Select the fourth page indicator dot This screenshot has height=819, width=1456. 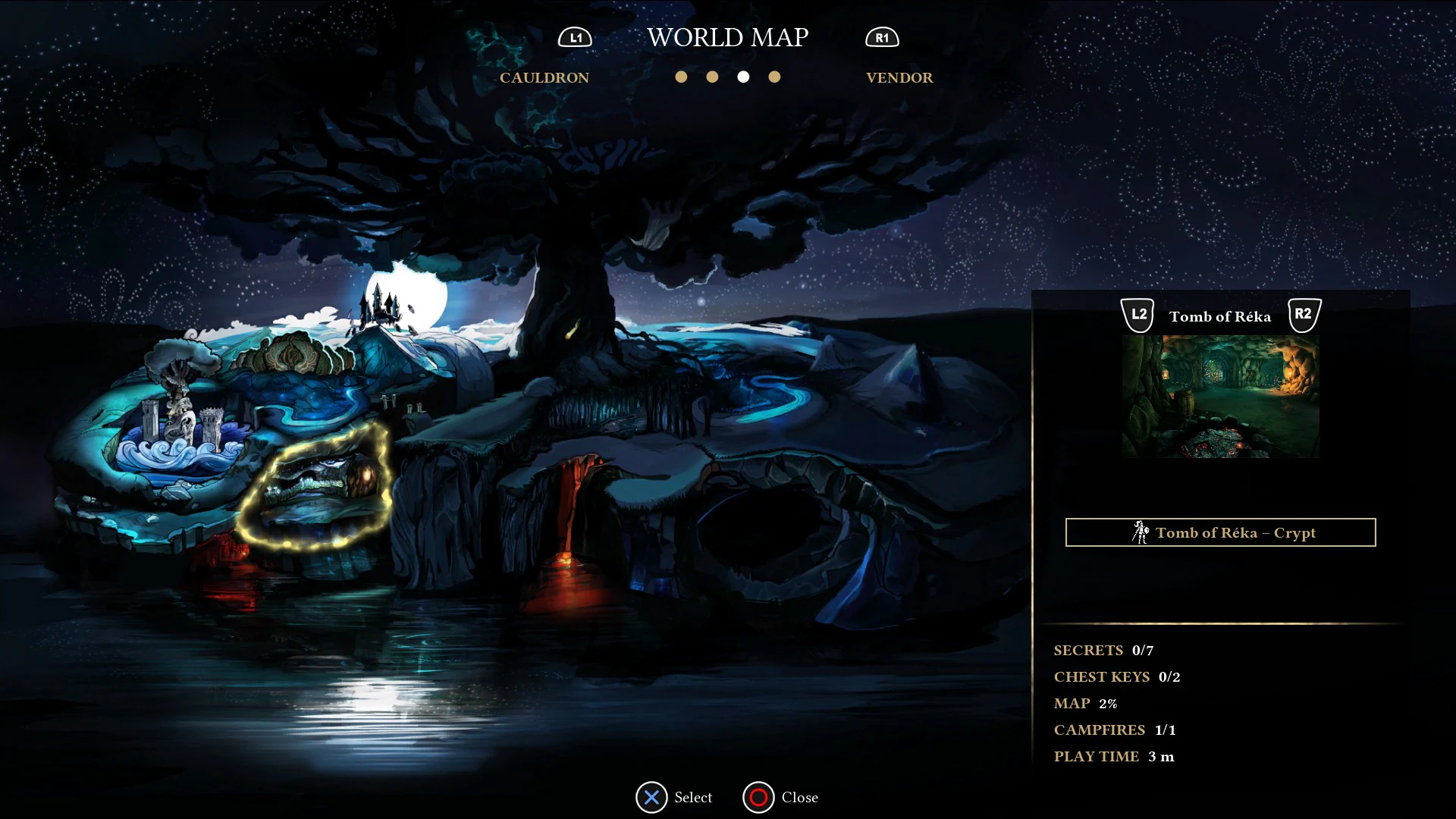774,77
